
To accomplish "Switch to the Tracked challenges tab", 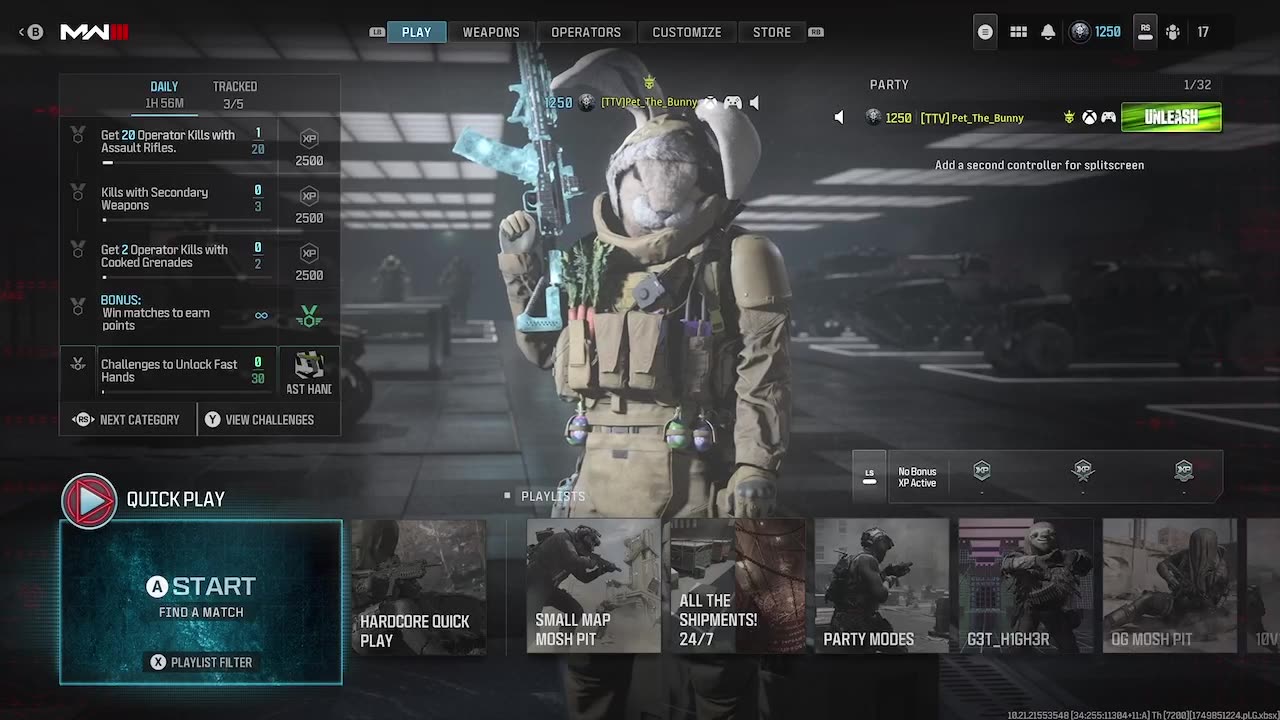I will pos(234,94).
